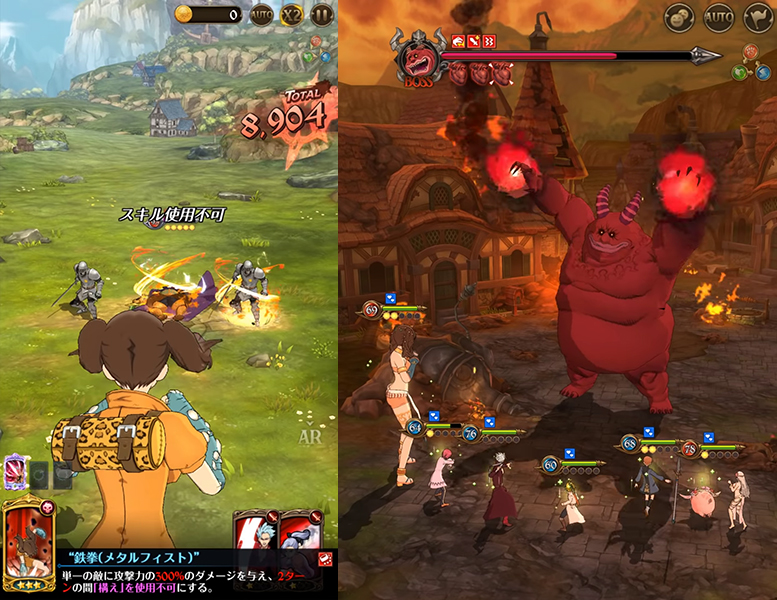Toggle the AUTO button beside the white flag button
Screen dimensions: 777x600
pyautogui.click(x=719, y=17)
